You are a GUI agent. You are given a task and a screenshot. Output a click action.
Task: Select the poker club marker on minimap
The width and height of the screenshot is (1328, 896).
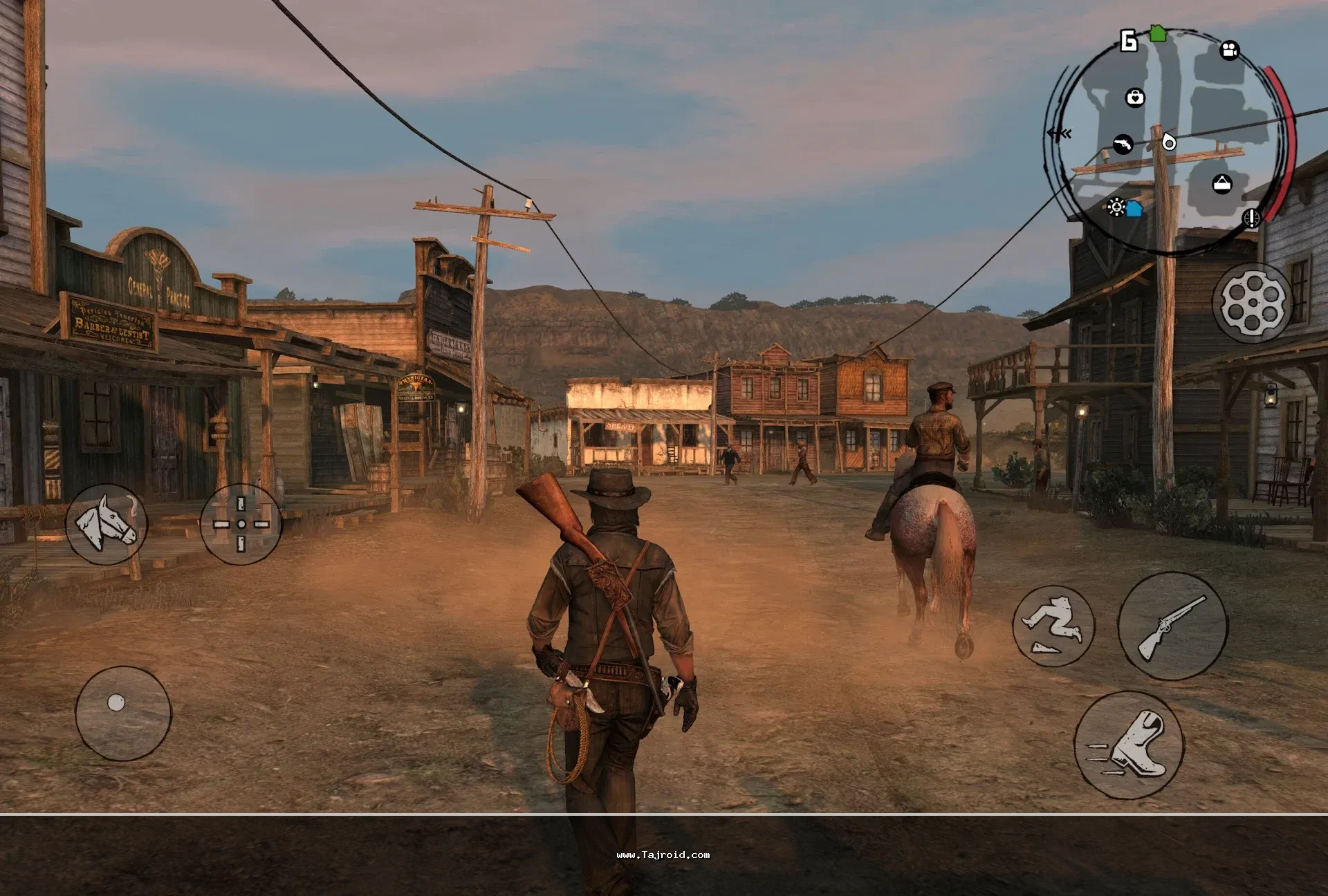pos(1115,206)
